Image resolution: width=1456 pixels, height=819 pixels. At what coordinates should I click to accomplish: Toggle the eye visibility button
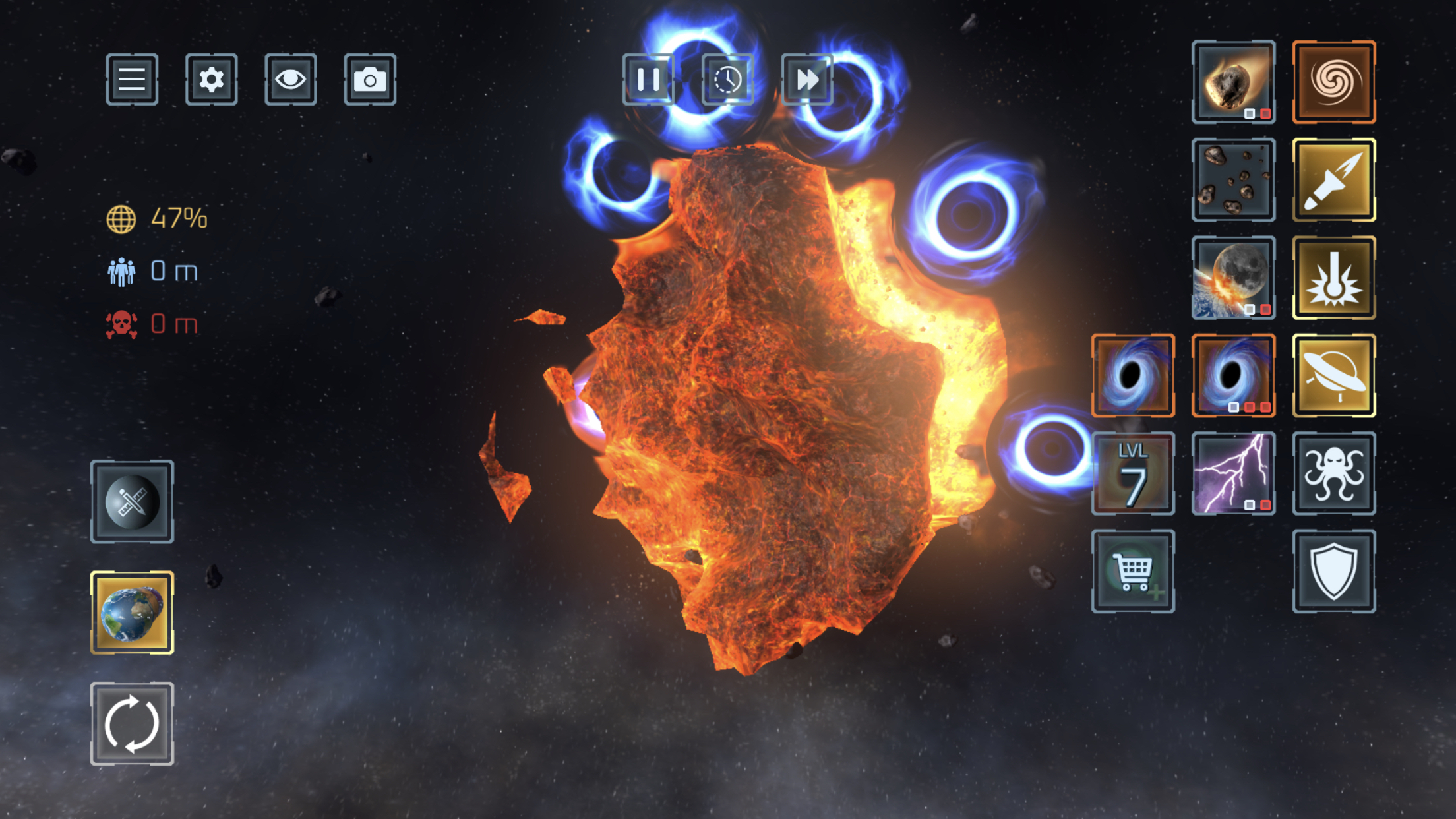(x=290, y=80)
